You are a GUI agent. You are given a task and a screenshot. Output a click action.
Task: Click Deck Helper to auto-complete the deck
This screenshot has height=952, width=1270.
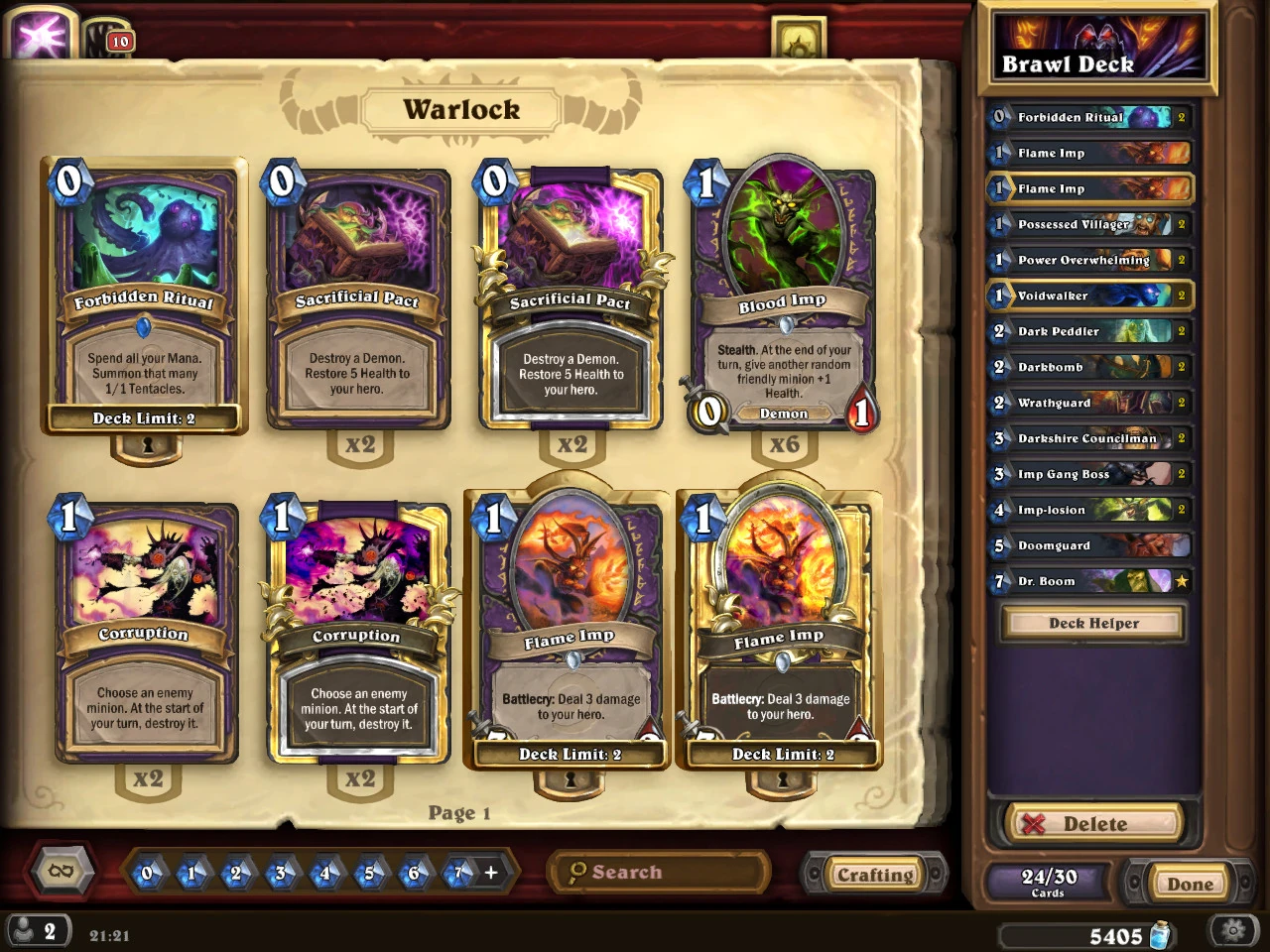pyautogui.click(x=1091, y=623)
